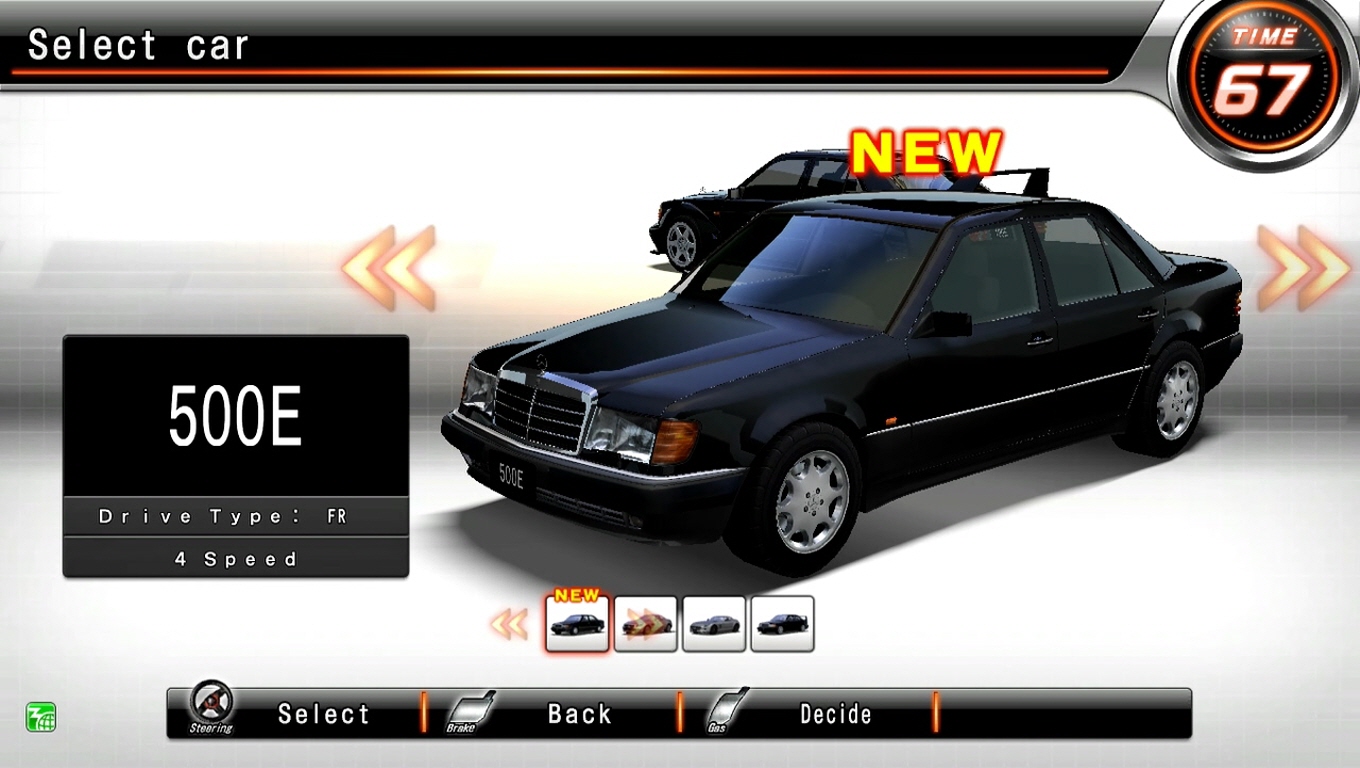1360x768 pixels.
Task: Click the Select car title header
Action: (x=137, y=42)
